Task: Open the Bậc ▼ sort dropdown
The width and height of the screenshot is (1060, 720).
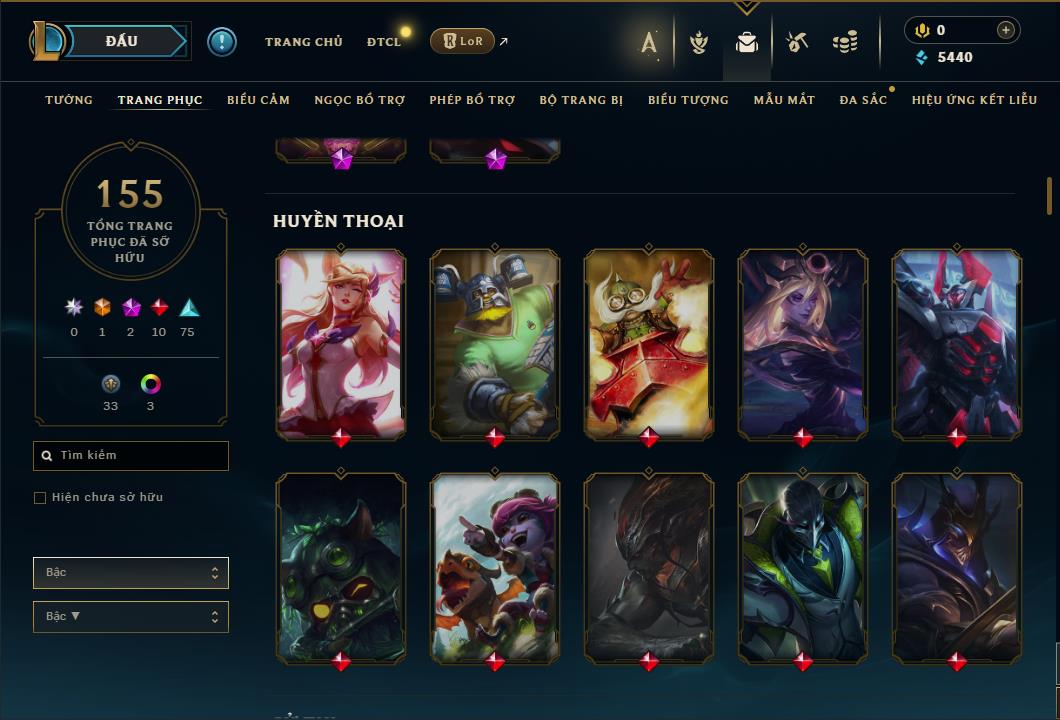Action: tap(131, 617)
